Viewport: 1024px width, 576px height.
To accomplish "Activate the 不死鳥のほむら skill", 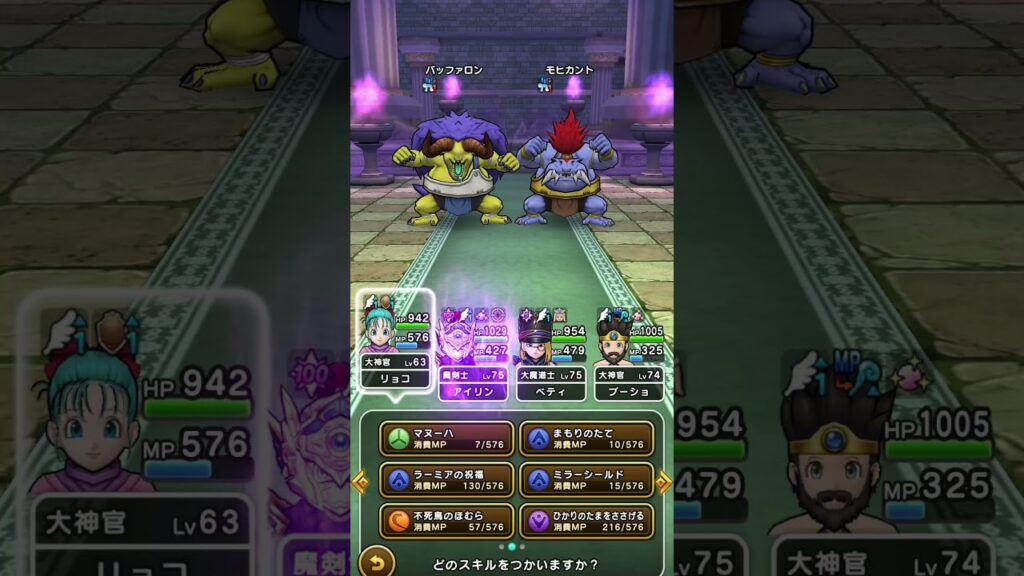I will coord(446,520).
